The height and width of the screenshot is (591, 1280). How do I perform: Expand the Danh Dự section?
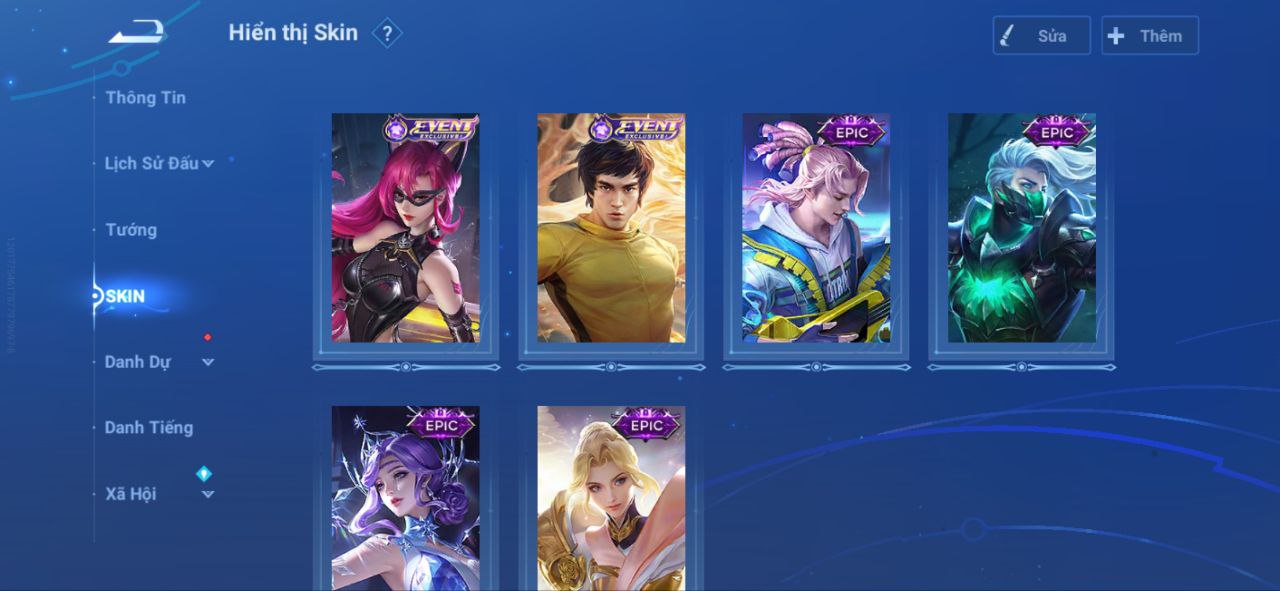[159, 362]
